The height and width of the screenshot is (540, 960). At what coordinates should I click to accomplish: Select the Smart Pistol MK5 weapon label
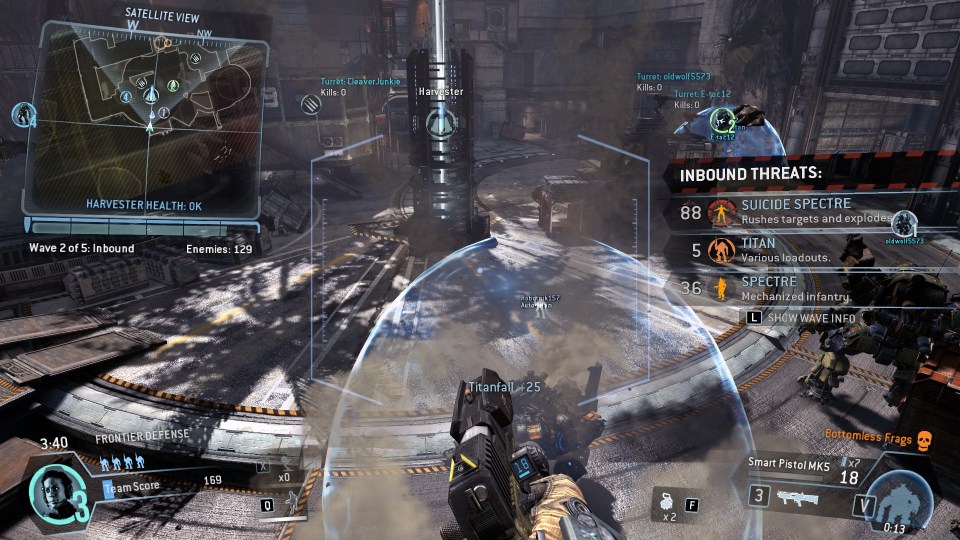coord(787,463)
